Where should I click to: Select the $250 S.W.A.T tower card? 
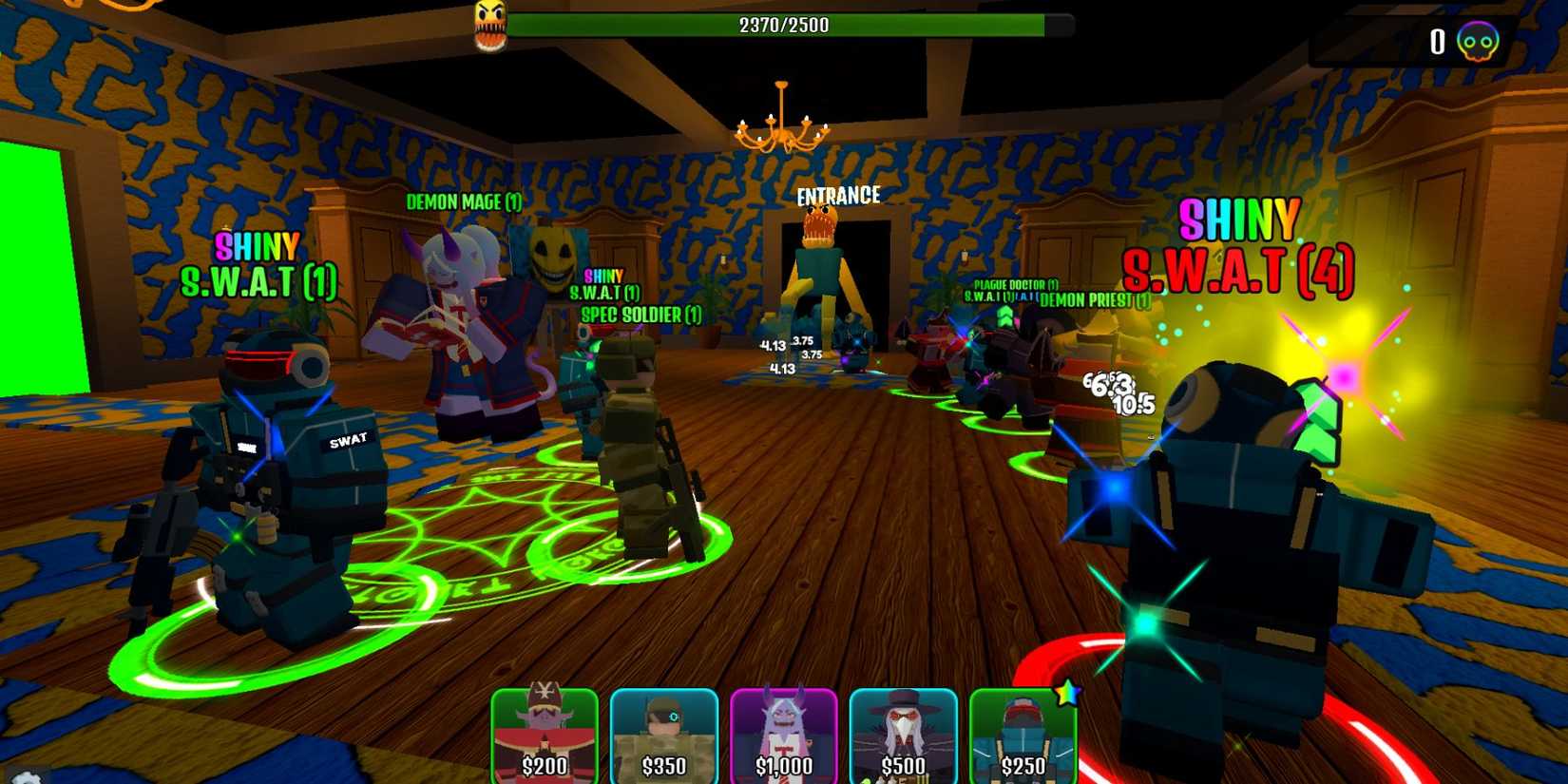click(1023, 736)
